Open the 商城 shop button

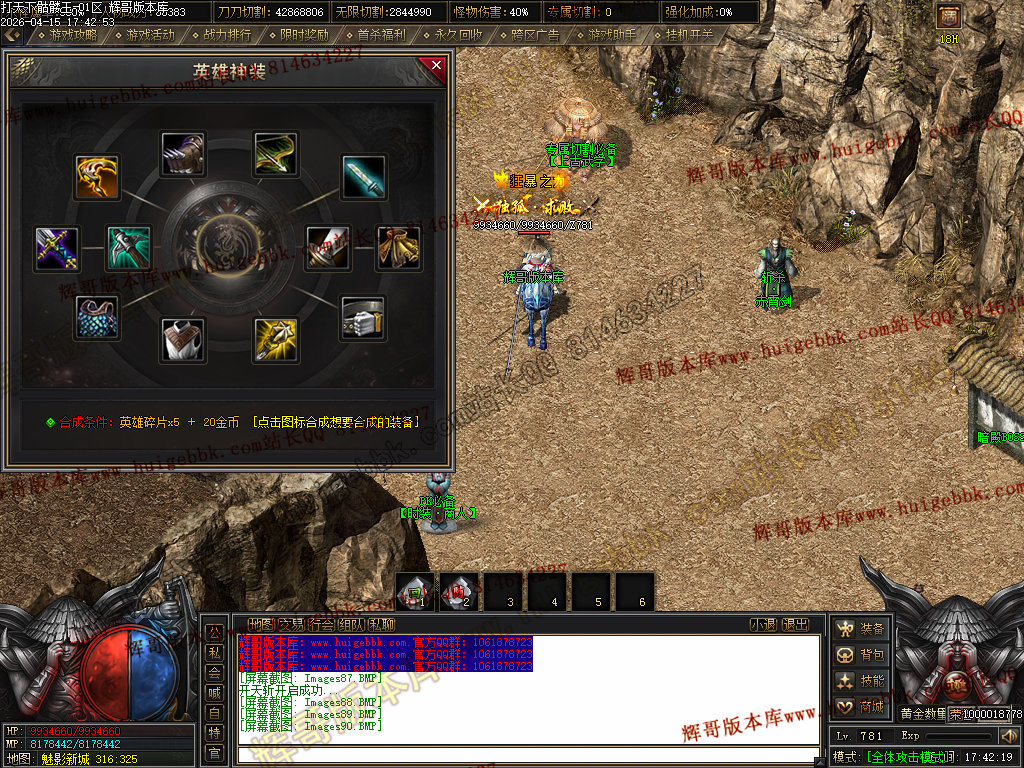point(862,706)
